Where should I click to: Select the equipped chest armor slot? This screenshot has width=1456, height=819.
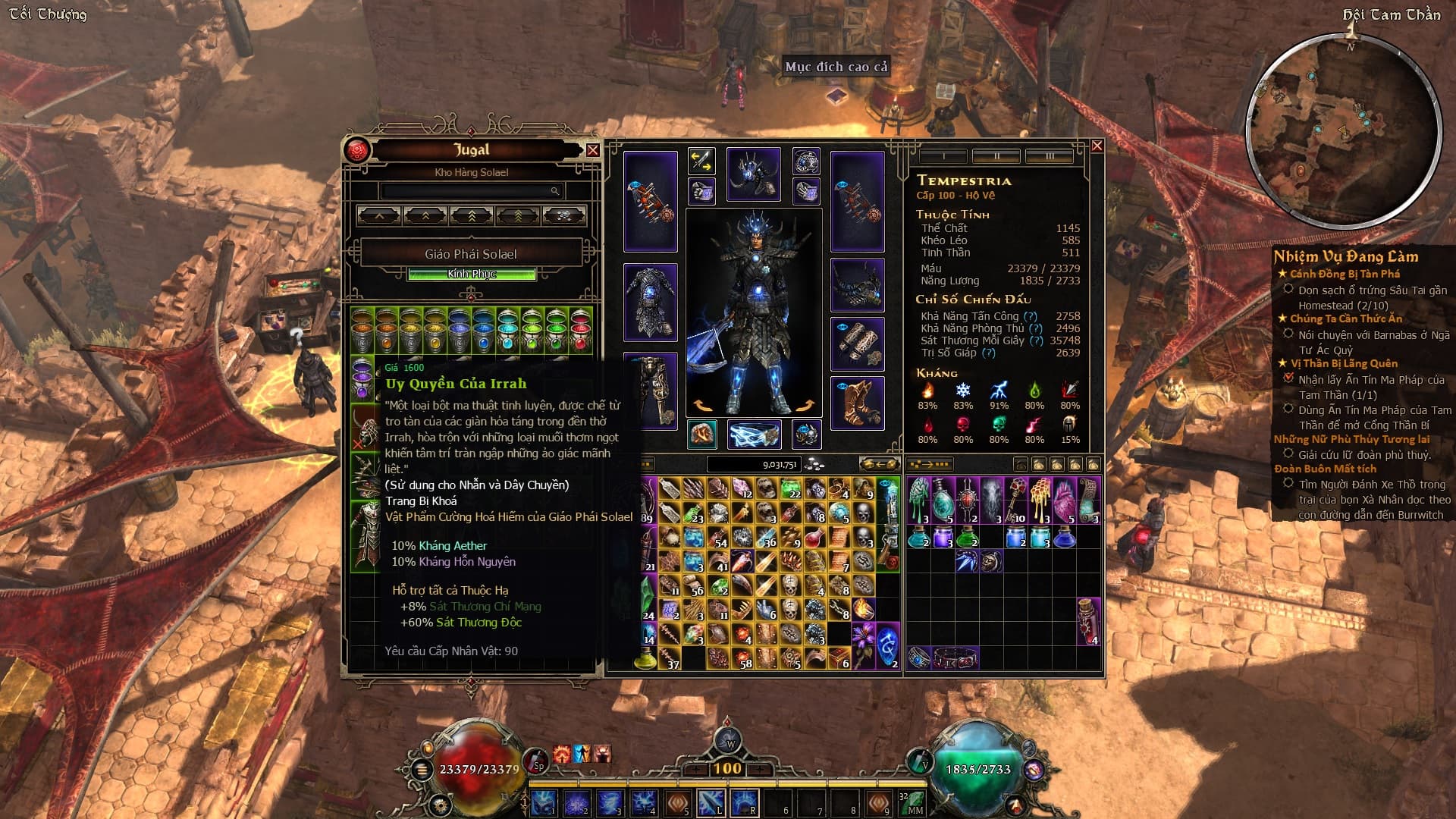(x=650, y=302)
